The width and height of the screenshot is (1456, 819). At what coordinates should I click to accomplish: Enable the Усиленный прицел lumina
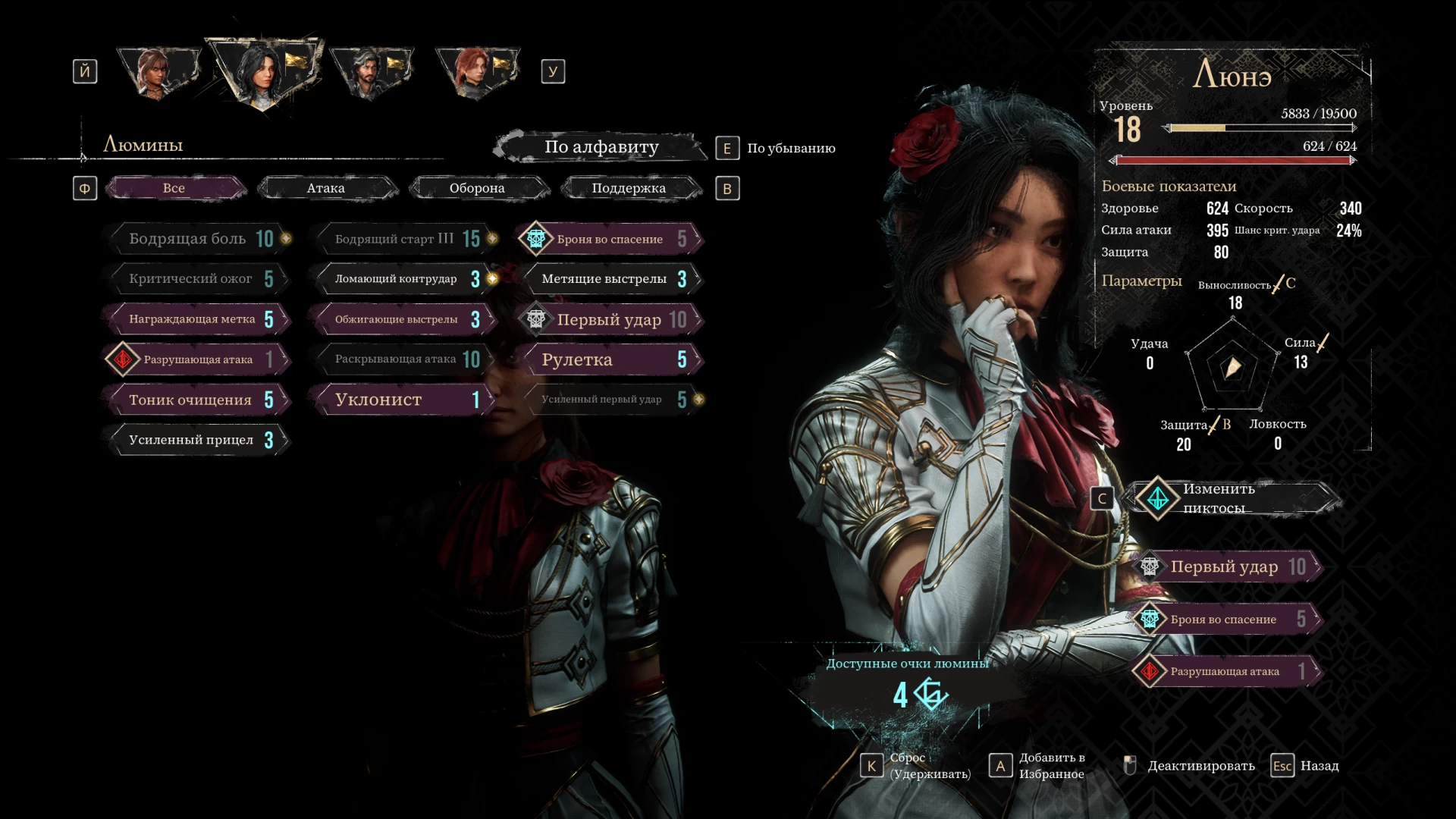tap(197, 440)
